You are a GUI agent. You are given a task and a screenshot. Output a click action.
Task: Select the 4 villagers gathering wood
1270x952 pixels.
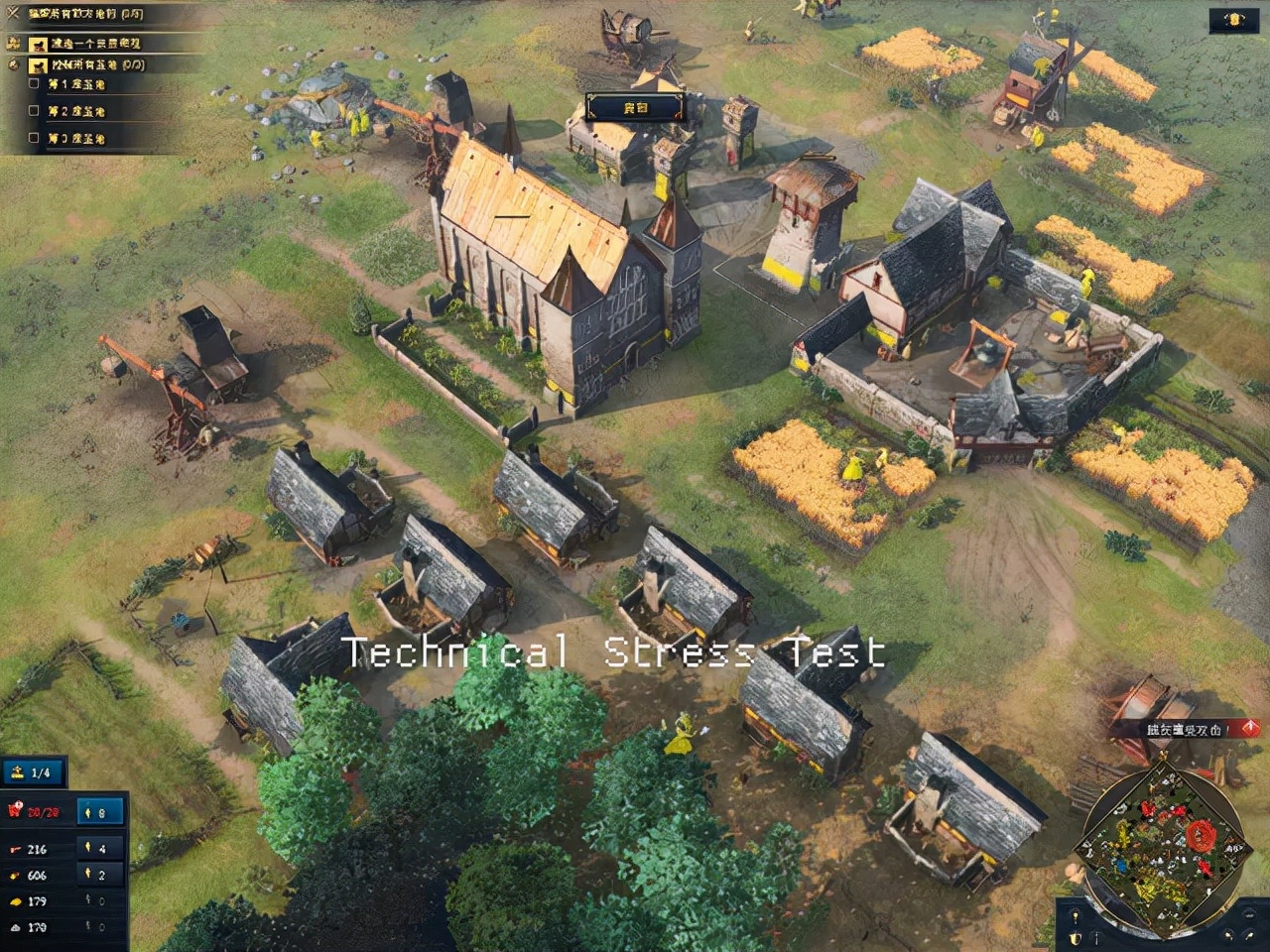coord(100,849)
